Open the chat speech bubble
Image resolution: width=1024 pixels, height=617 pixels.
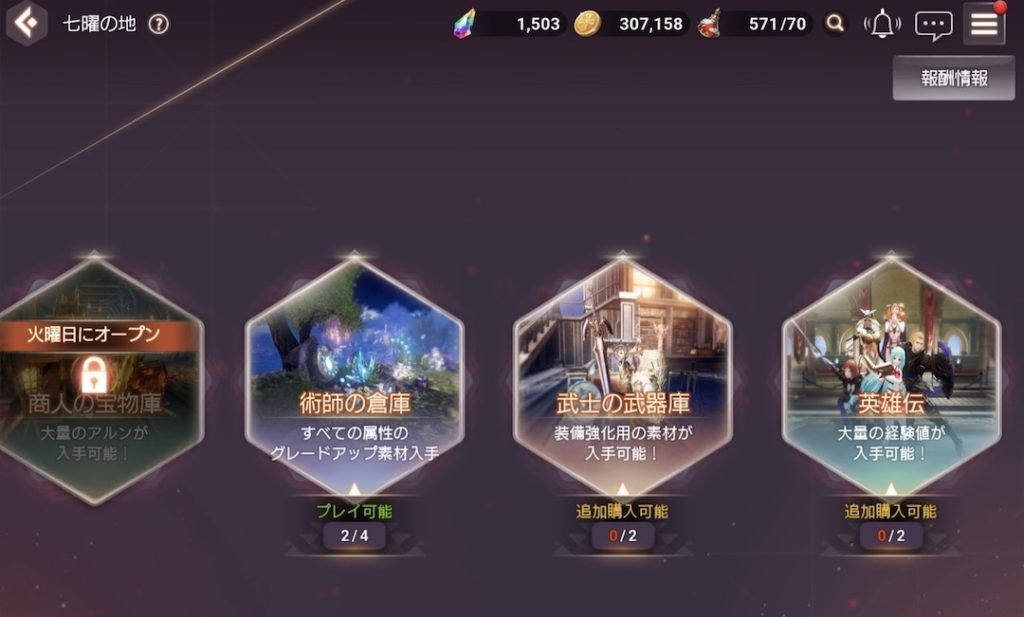point(933,25)
